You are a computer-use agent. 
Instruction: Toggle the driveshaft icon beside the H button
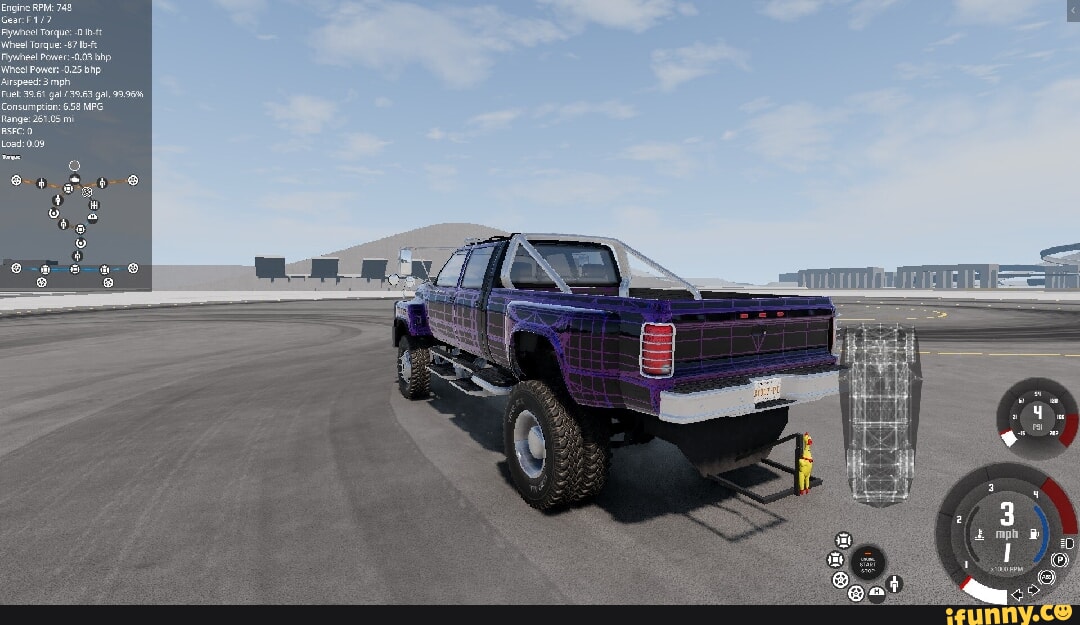pyautogui.click(x=894, y=584)
